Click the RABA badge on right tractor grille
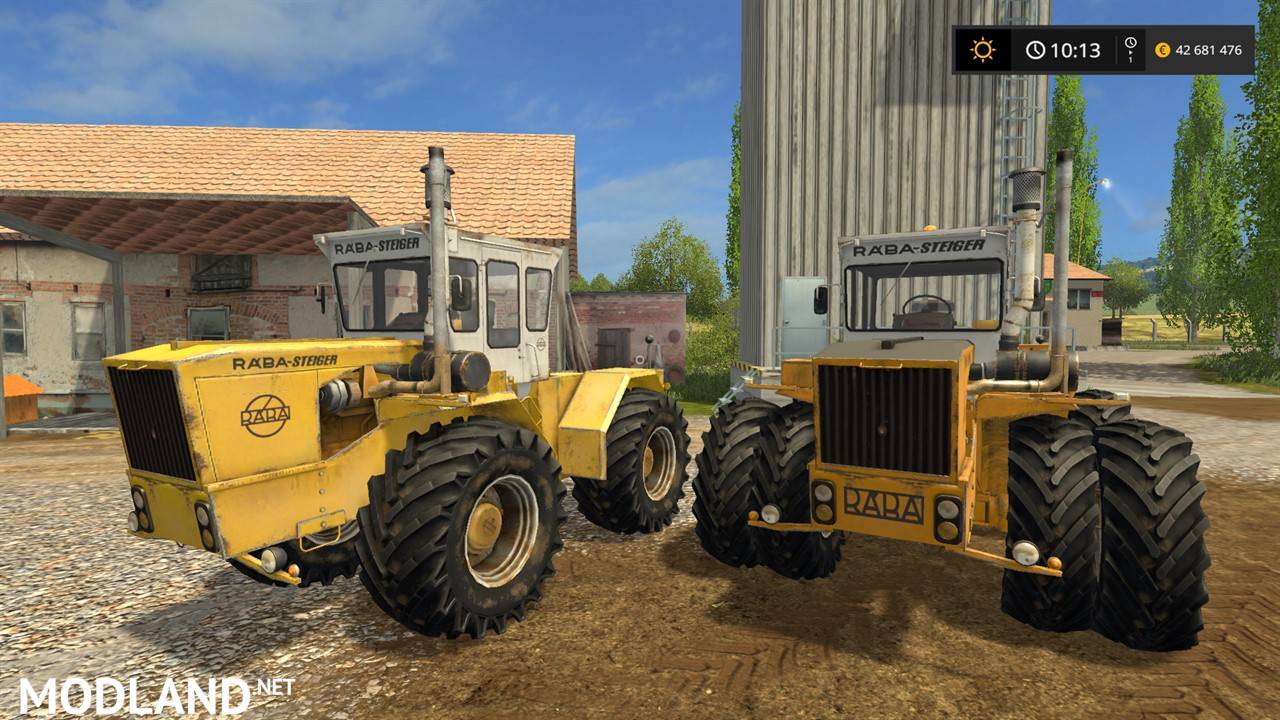 click(885, 504)
